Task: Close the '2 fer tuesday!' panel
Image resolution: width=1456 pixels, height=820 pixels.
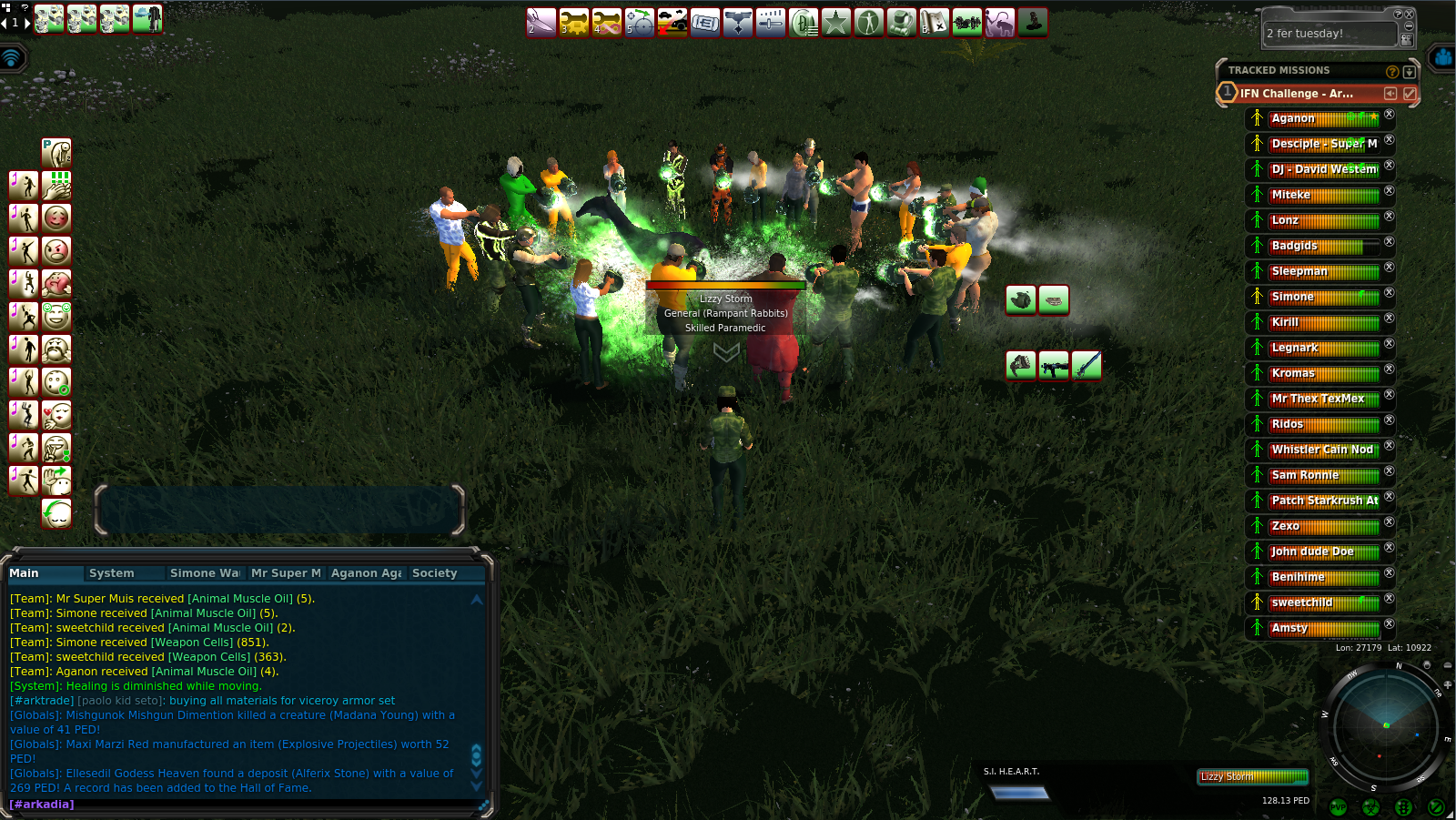Action: [1410, 15]
